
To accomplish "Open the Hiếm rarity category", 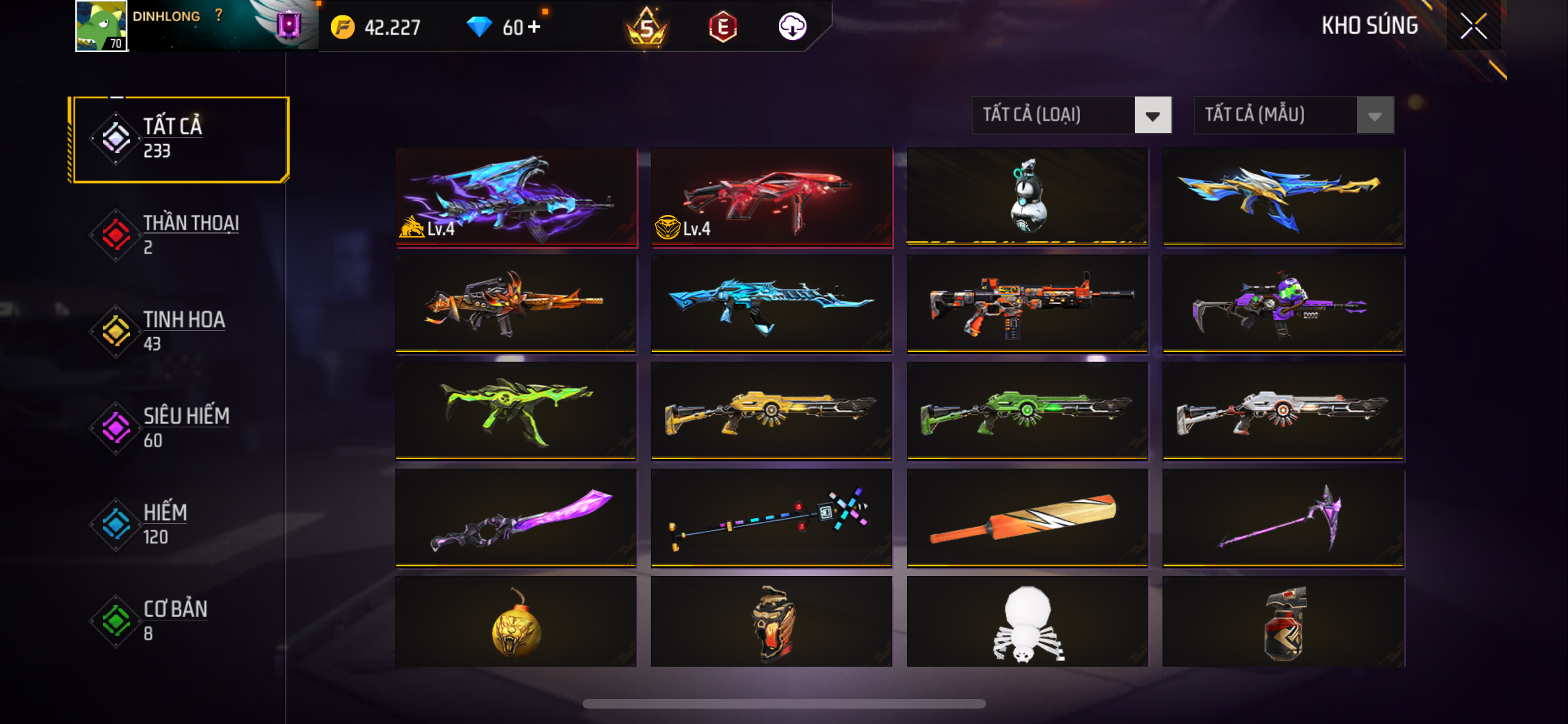I will (180, 524).
